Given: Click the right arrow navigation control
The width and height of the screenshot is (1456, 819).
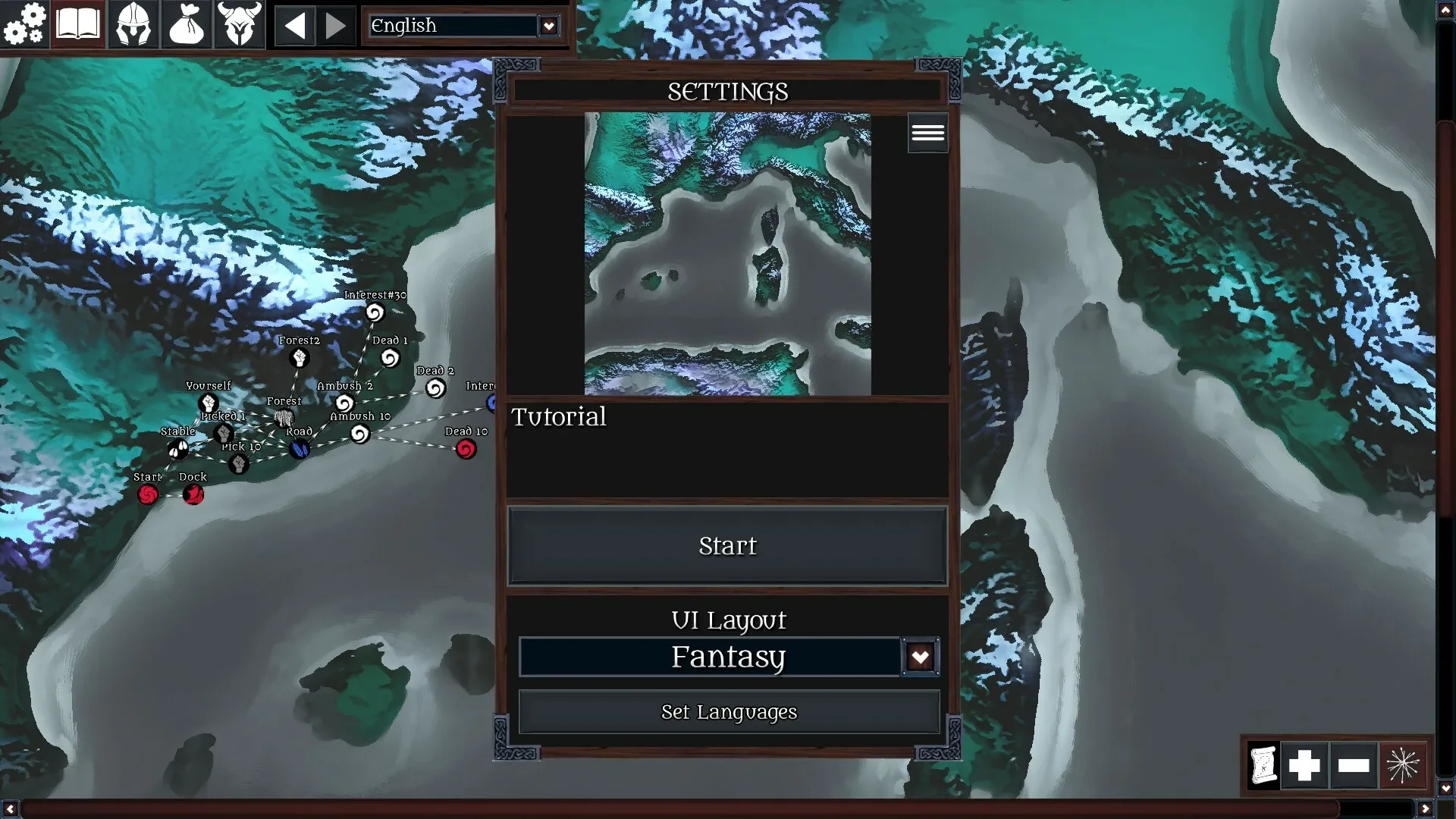Looking at the screenshot, I should [x=335, y=24].
